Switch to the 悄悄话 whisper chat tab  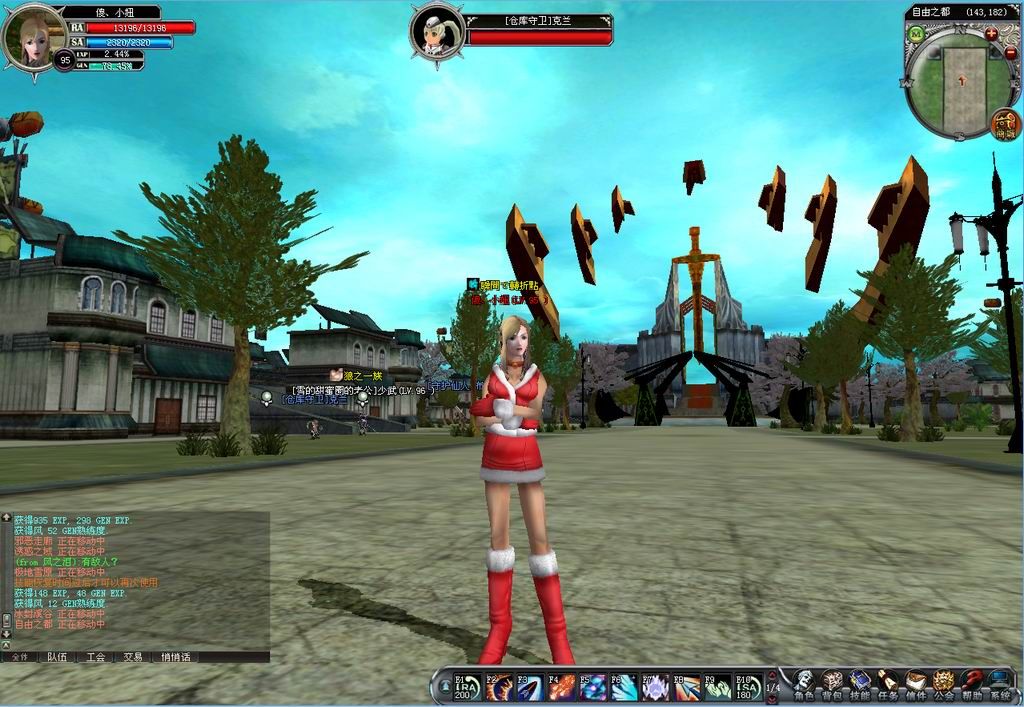point(176,657)
